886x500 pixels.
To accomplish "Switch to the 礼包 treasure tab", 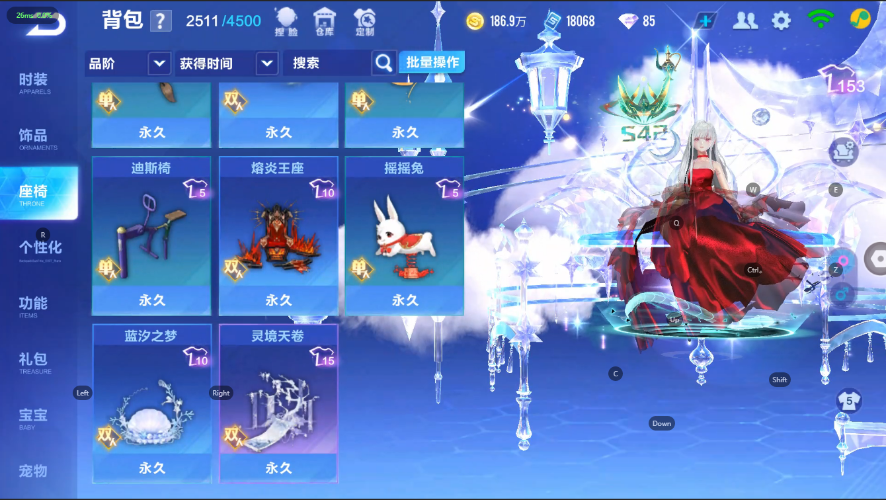I will [34, 361].
